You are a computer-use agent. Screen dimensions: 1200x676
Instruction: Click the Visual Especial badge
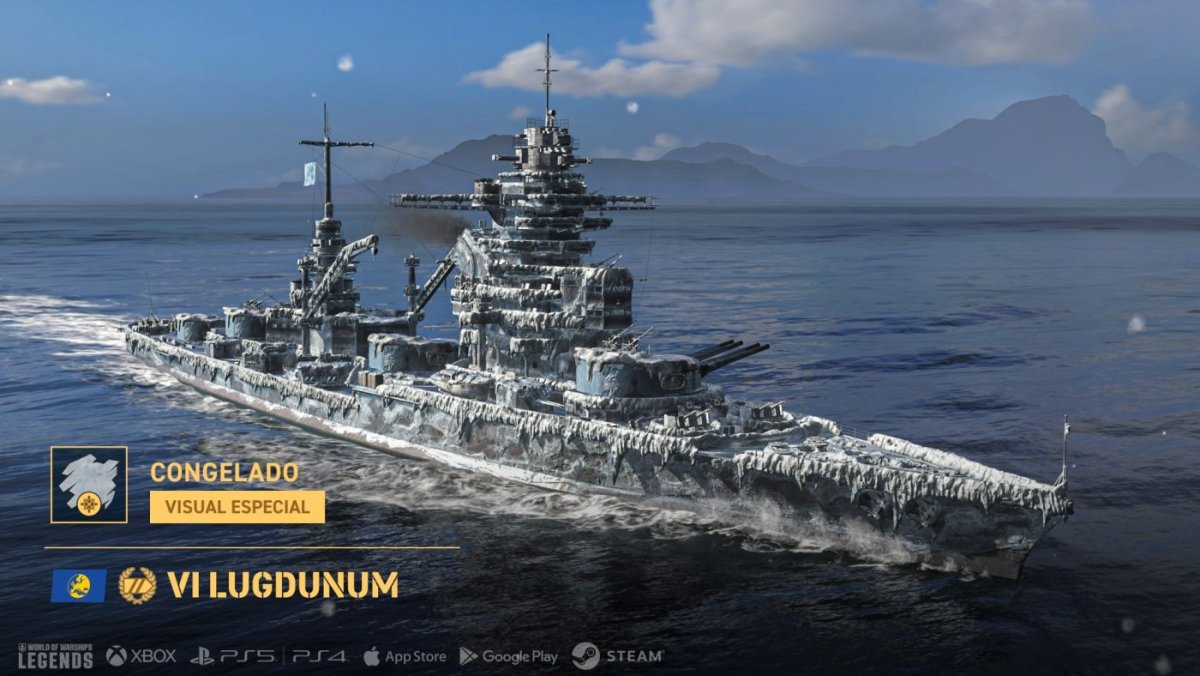click(x=237, y=506)
